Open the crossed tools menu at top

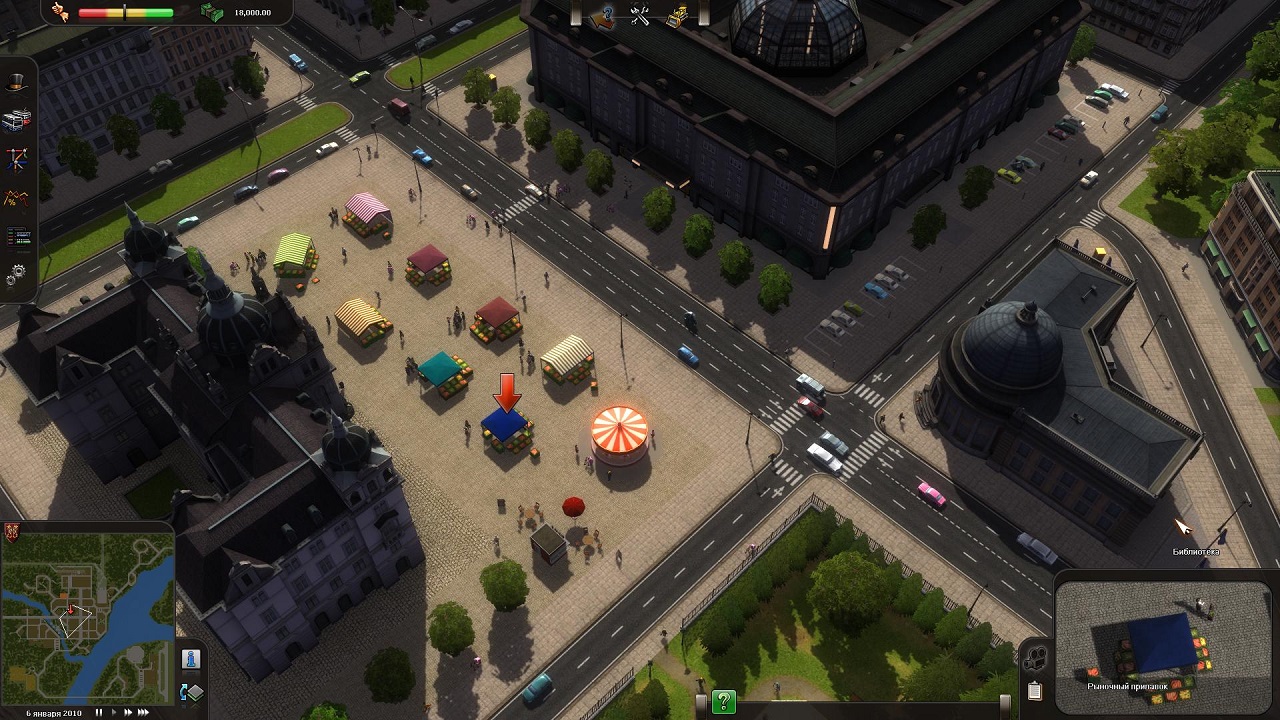coord(640,15)
